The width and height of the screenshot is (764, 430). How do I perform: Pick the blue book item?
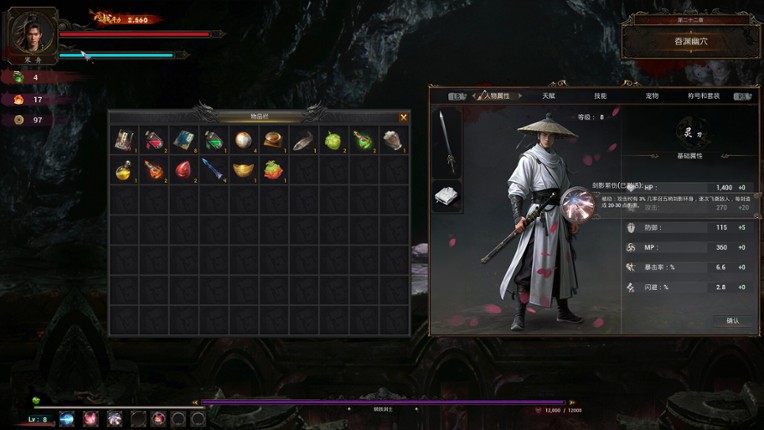(183, 140)
